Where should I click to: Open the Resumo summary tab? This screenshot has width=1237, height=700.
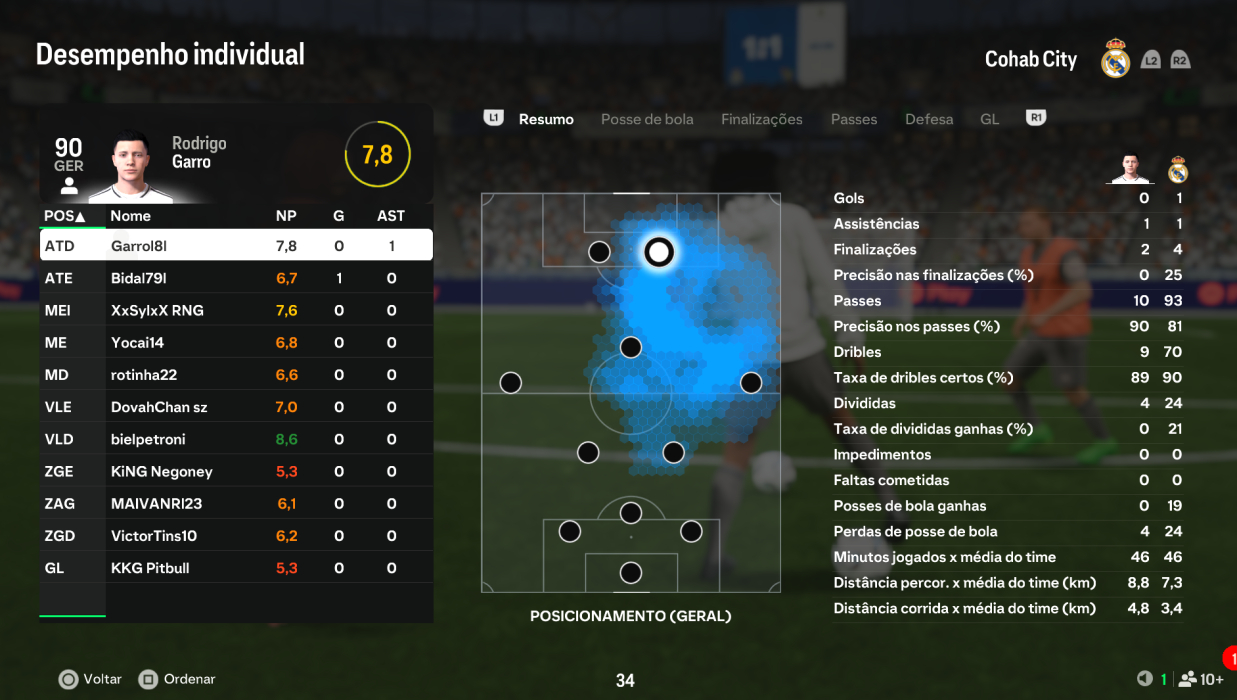tap(546, 119)
